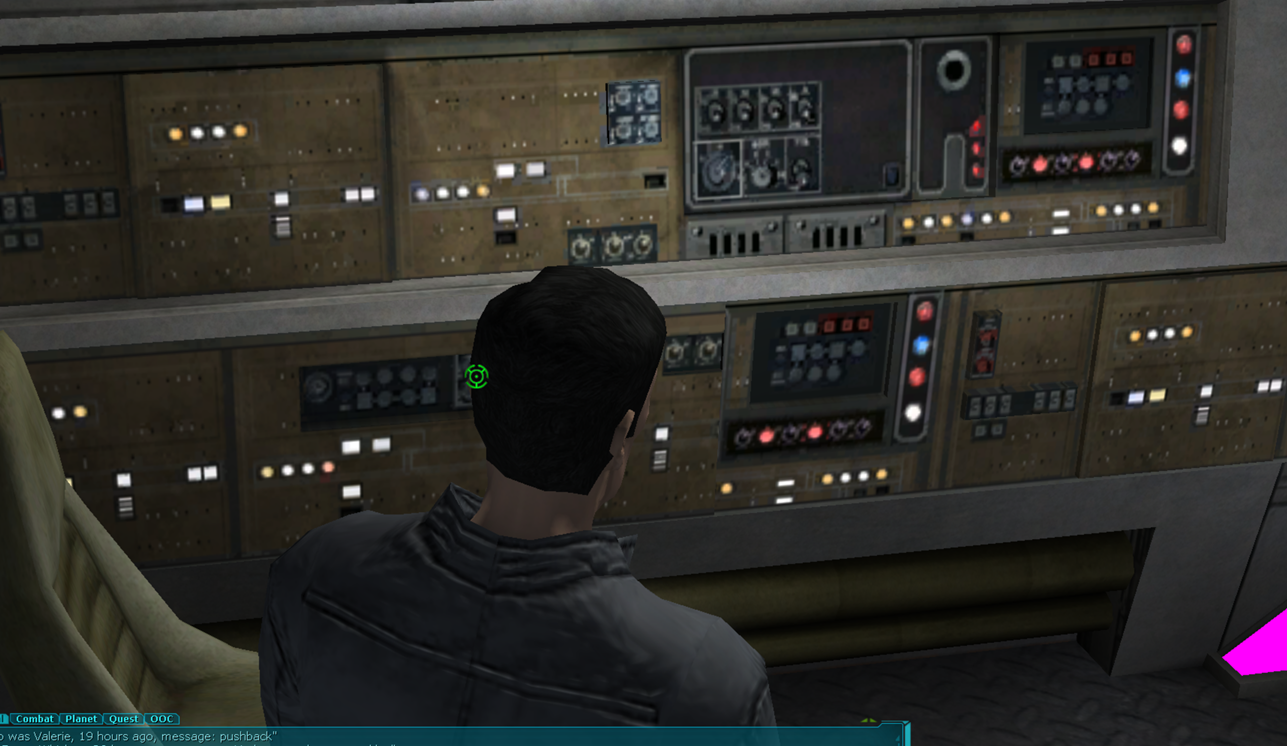Switch to the Combat chat tab
The width and height of the screenshot is (1287, 746).
click(x=35, y=718)
